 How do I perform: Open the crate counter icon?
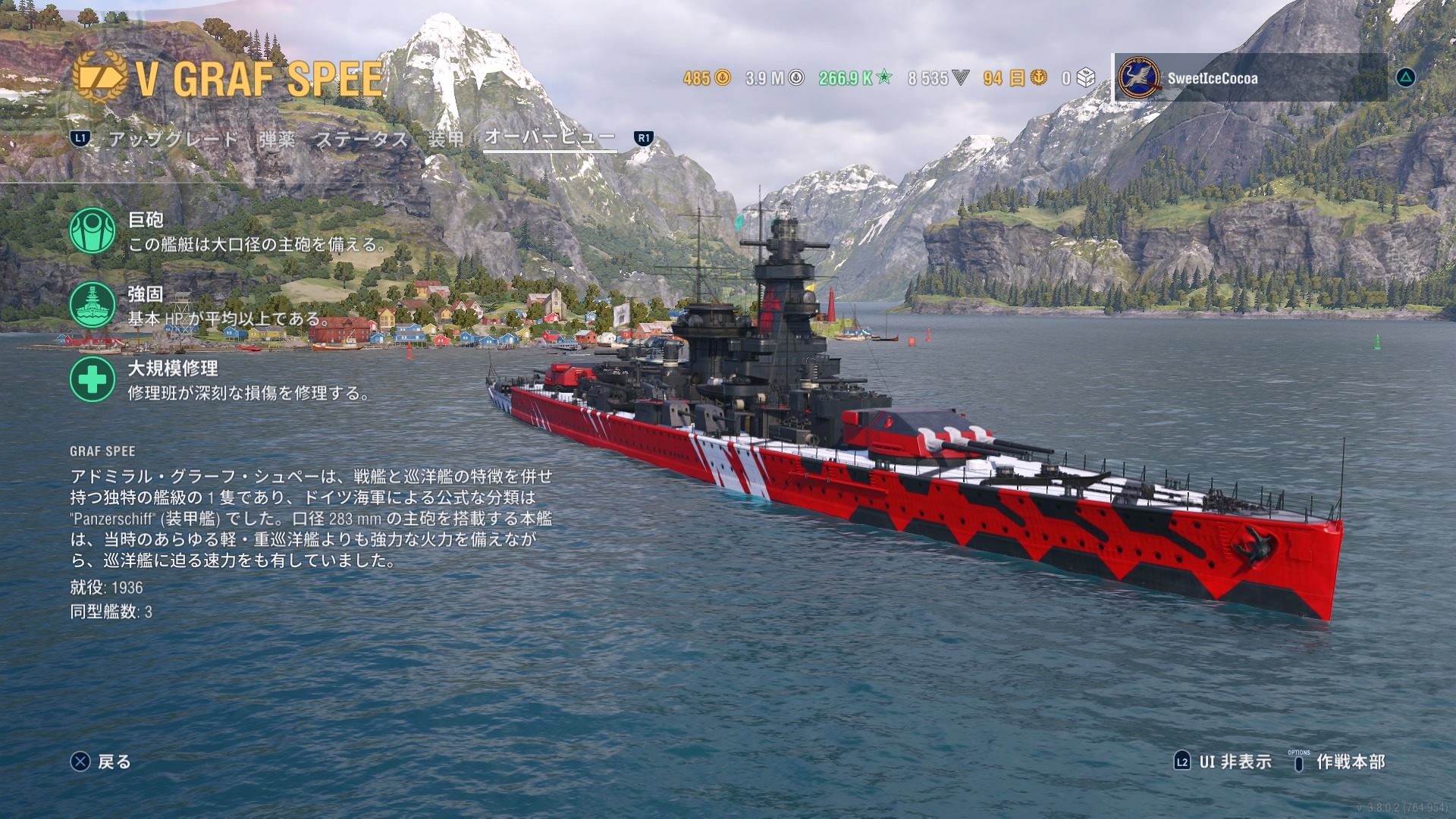[1086, 78]
